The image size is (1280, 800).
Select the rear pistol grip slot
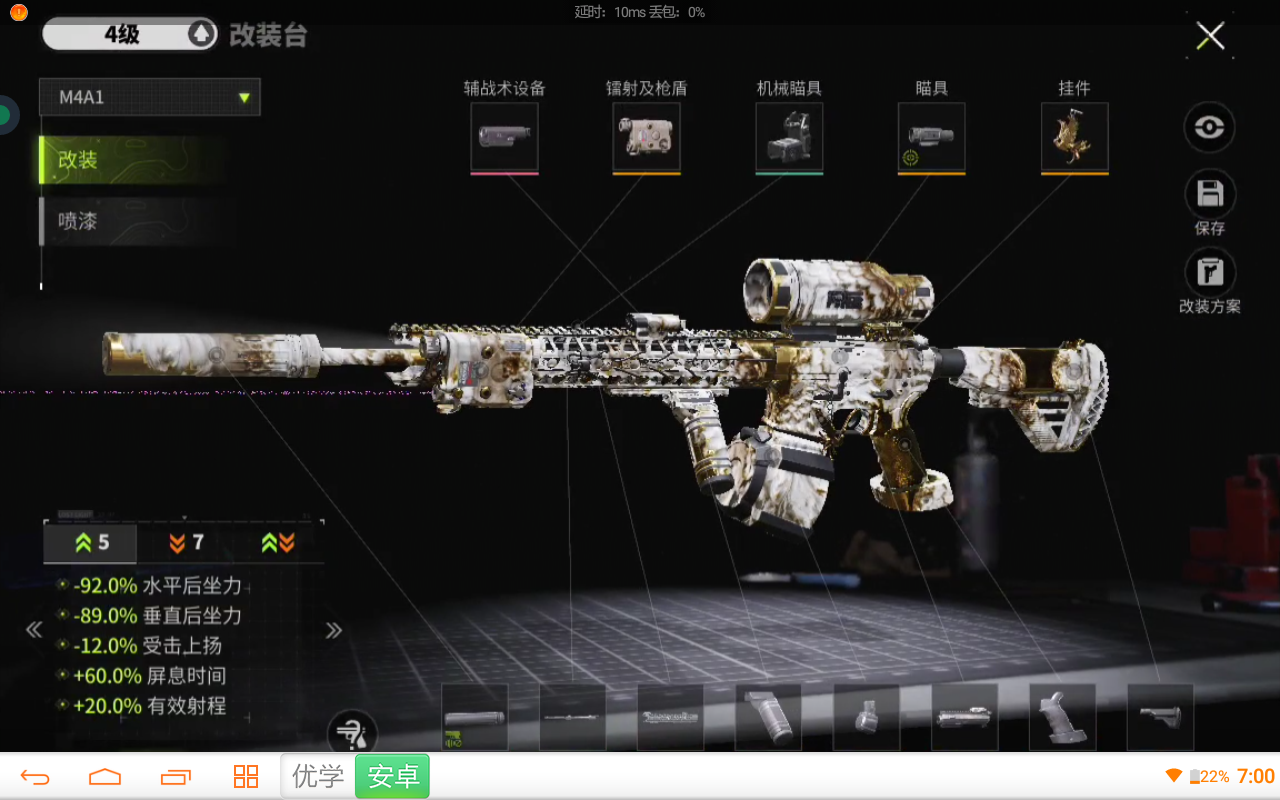click(1062, 717)
